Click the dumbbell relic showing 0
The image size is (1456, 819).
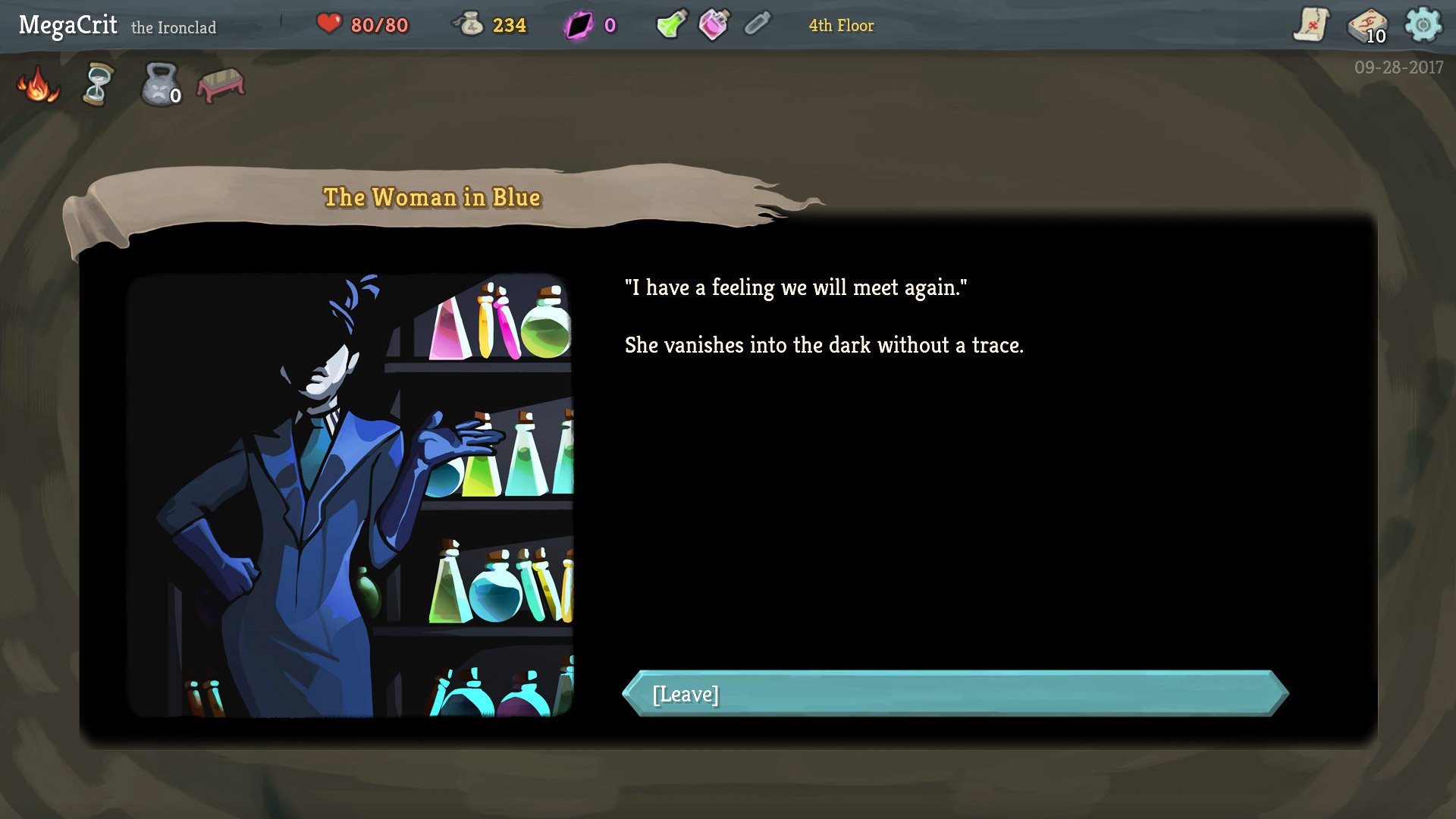point(158,86)
